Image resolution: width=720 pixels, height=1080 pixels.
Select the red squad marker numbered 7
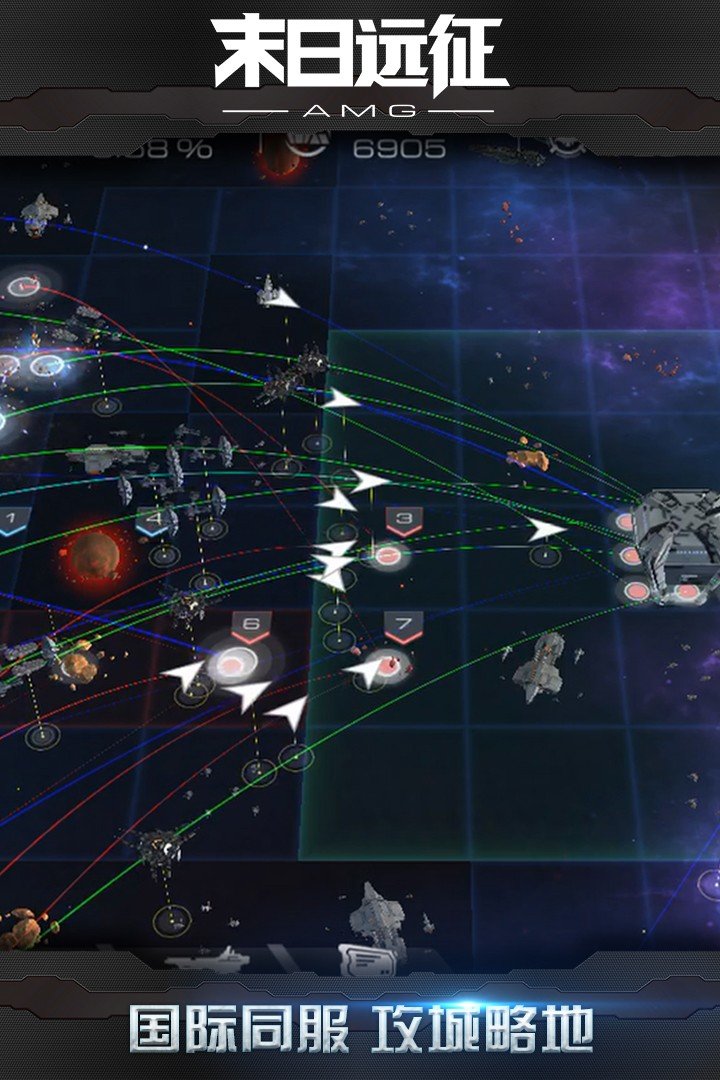[x=404, y=627]
